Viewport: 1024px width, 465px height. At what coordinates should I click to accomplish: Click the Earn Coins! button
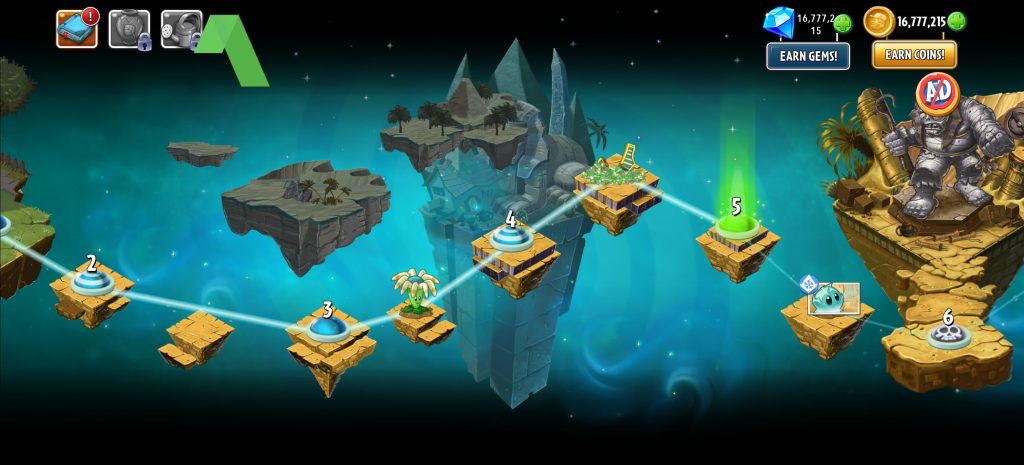(914, 55)
